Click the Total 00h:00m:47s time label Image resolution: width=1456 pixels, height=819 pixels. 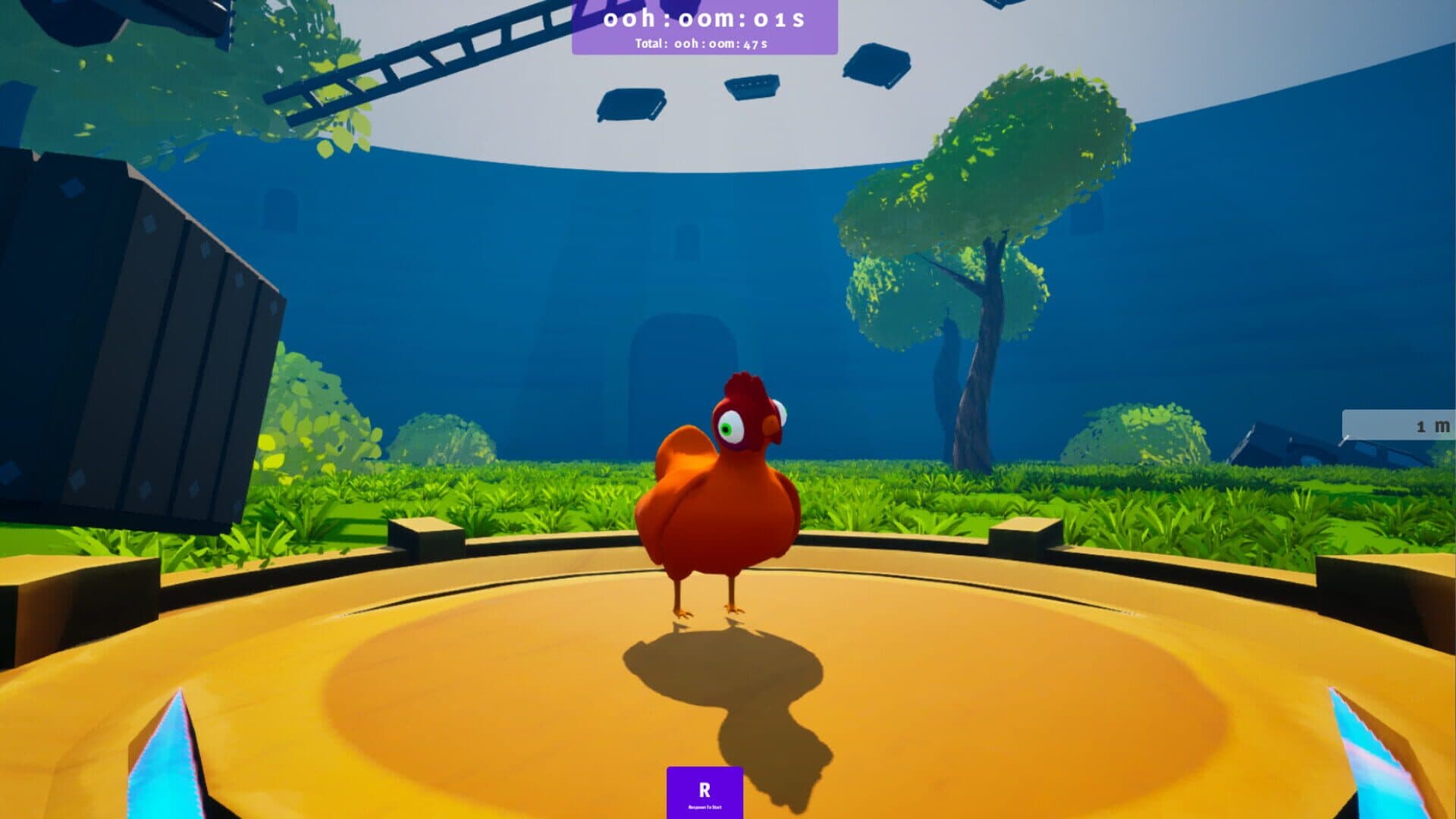[701, 45]
